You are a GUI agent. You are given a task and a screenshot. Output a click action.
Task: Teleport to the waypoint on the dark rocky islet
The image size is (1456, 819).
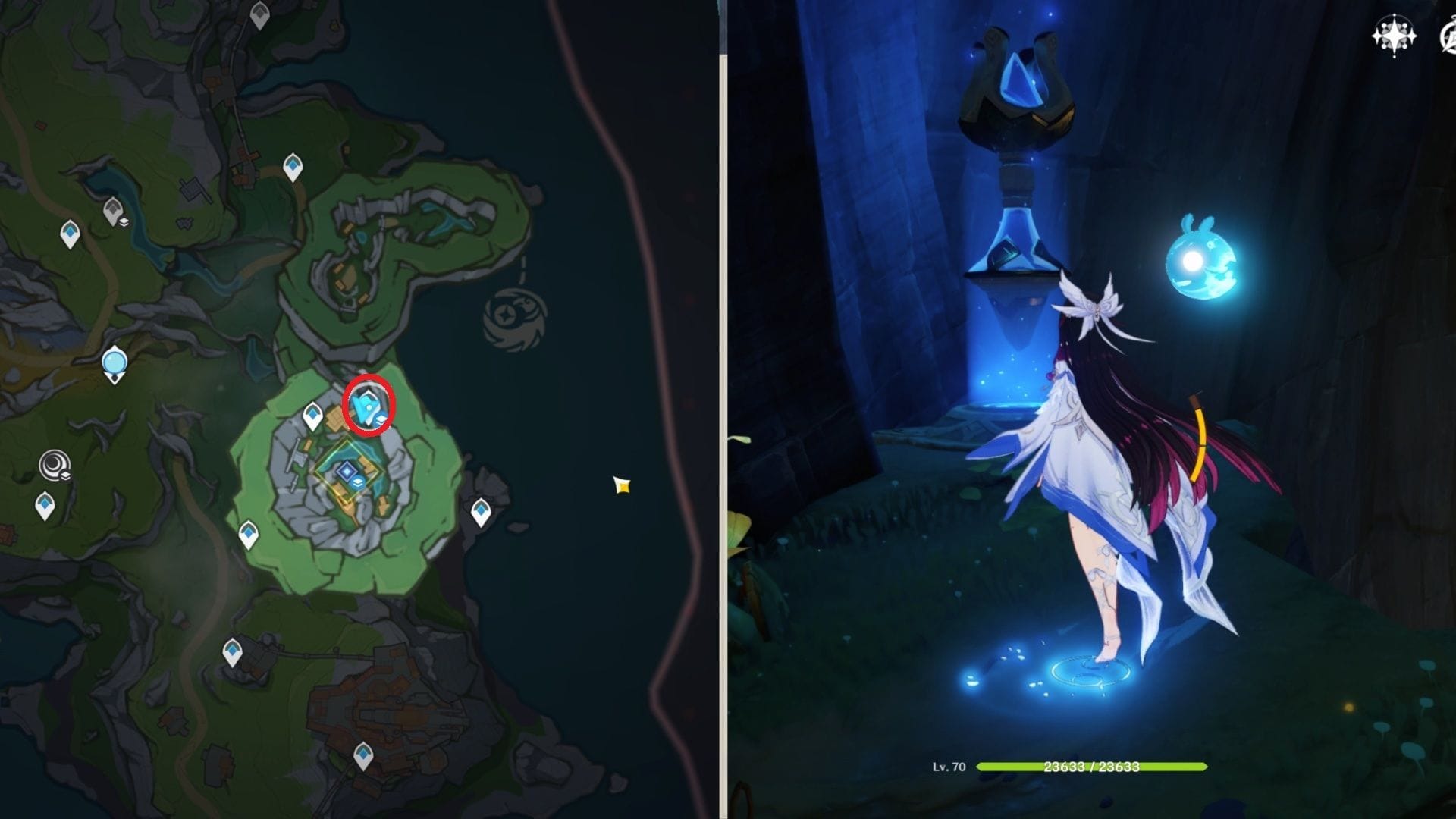(480, 512)
